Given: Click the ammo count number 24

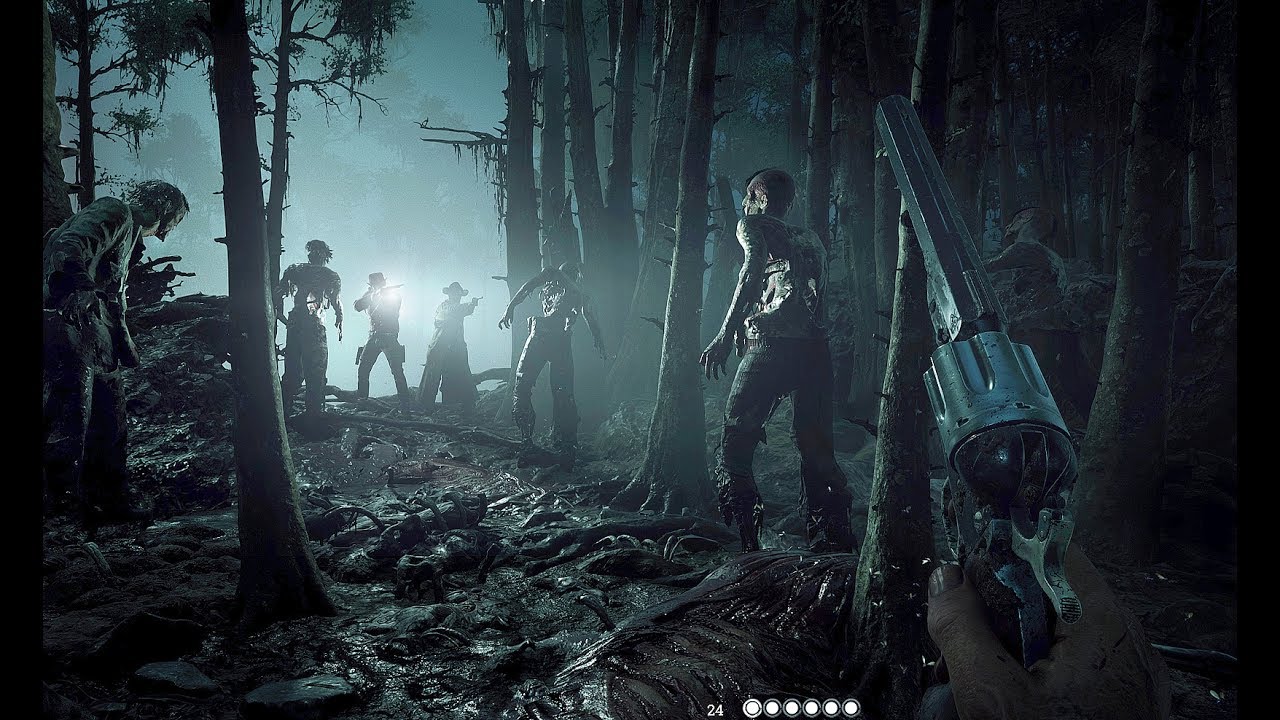Looking at the screenshot, I should coord(715,708).
